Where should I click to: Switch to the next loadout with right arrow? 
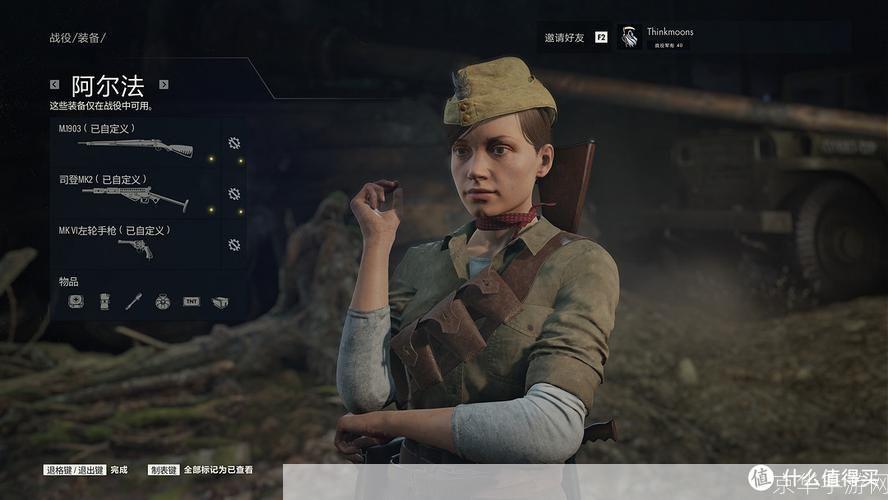164,85
